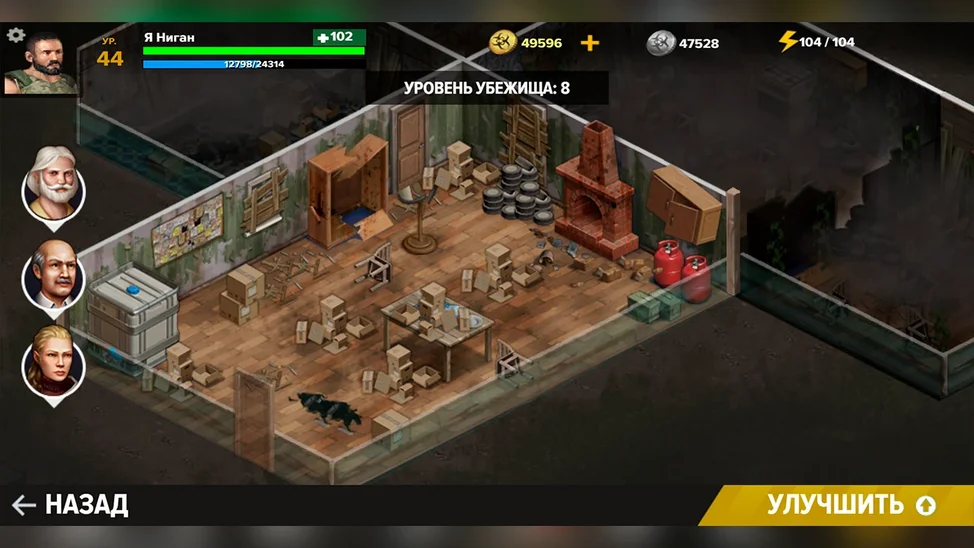Viewport: 974px width, 548px height.
Task: Tap the green 102 health kit counter
Action: pyautogui.click(x=339, y=37)
